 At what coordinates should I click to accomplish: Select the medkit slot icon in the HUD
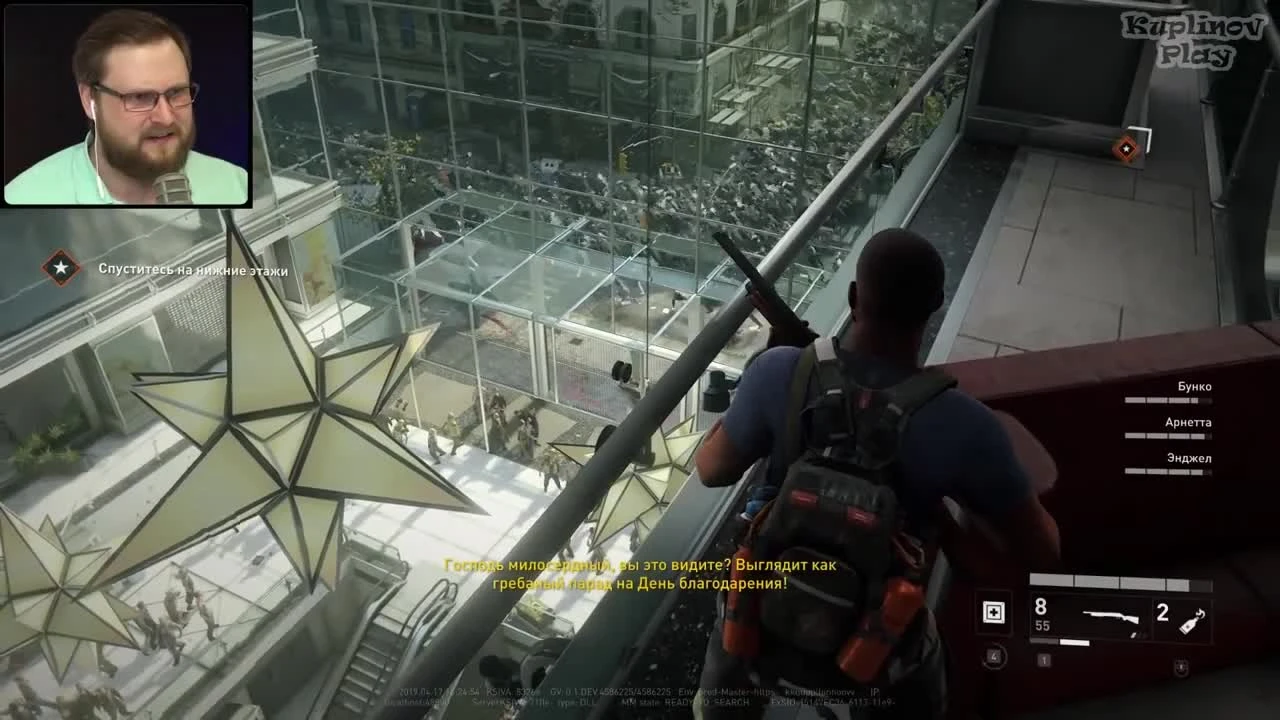994,612
